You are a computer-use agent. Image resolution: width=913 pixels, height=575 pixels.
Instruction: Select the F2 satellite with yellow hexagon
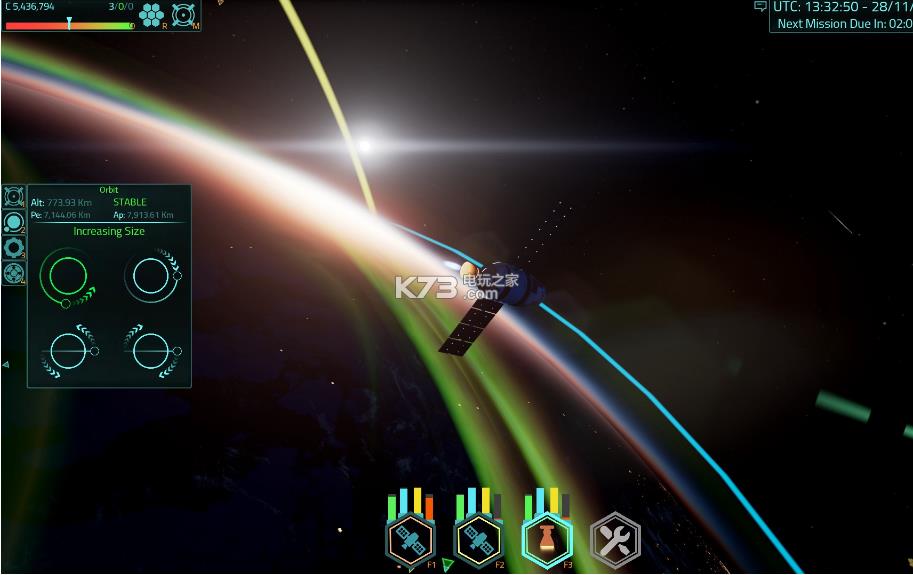pos(478,540)
